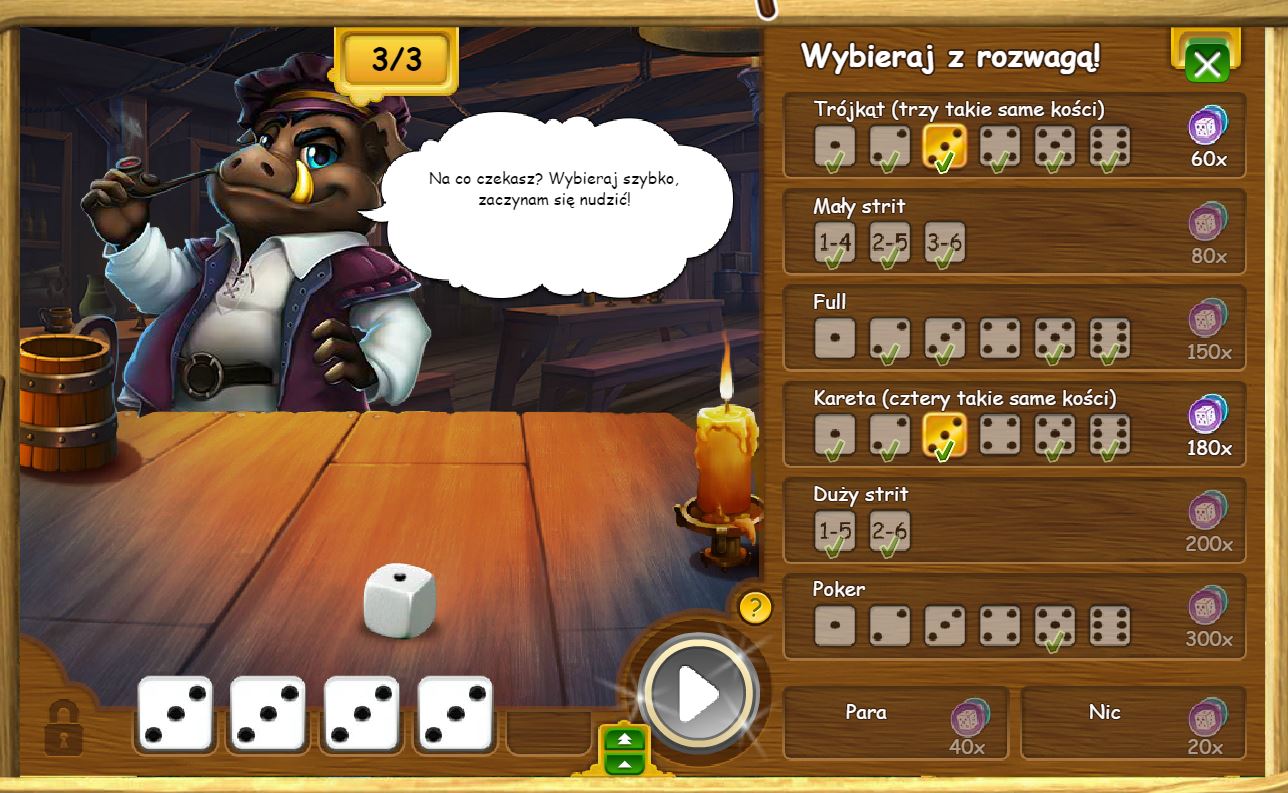The image size is (1288, 793).
Task: Pick the 2-6 tile under Duży strit
Action: tap(889, 531)
